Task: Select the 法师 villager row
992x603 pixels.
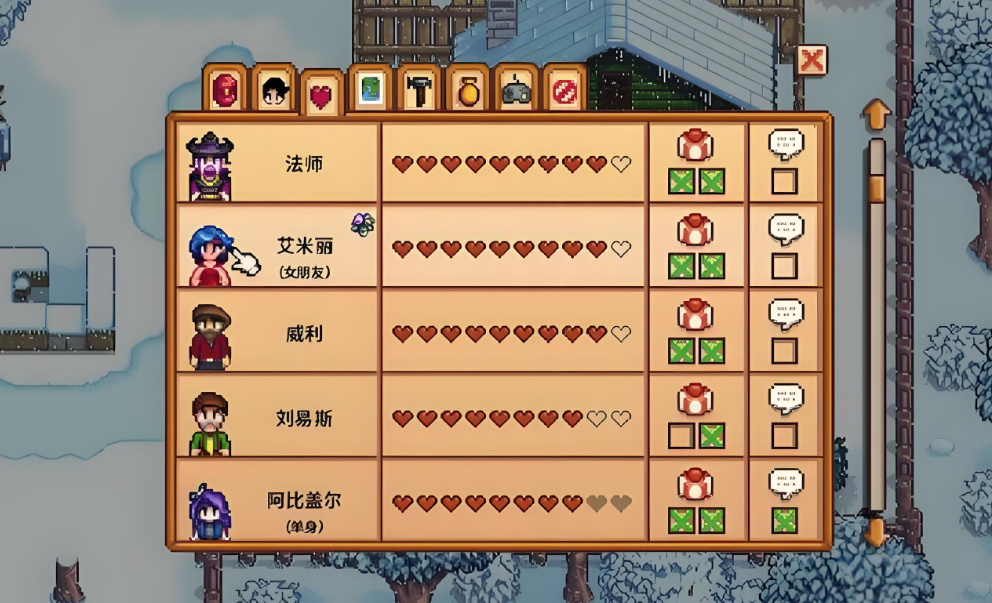Action: pyautogui.click(x=278, y=163)
